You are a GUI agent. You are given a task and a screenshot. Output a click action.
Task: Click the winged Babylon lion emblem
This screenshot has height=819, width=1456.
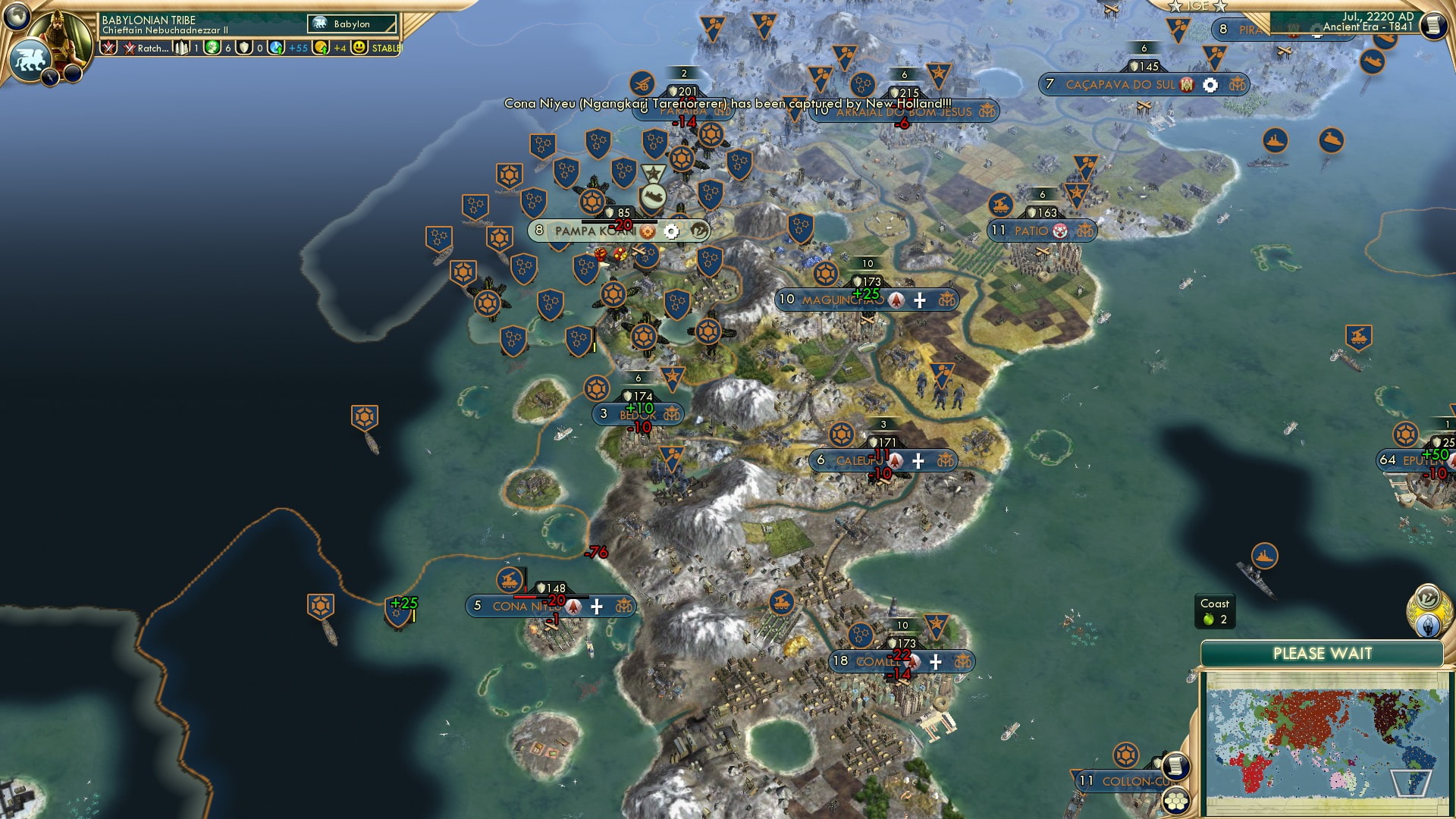[x=29, y=59]
